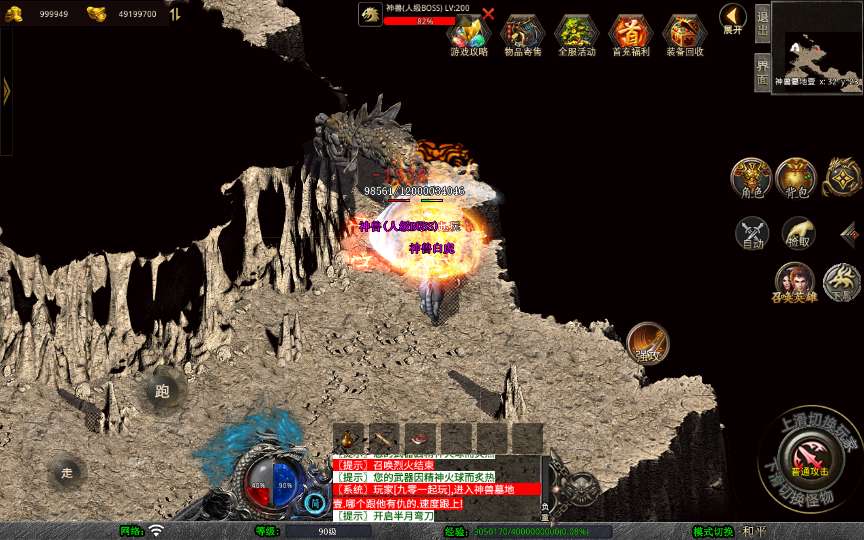Open the 游戏攻略 game guide icon

[469, 34]
